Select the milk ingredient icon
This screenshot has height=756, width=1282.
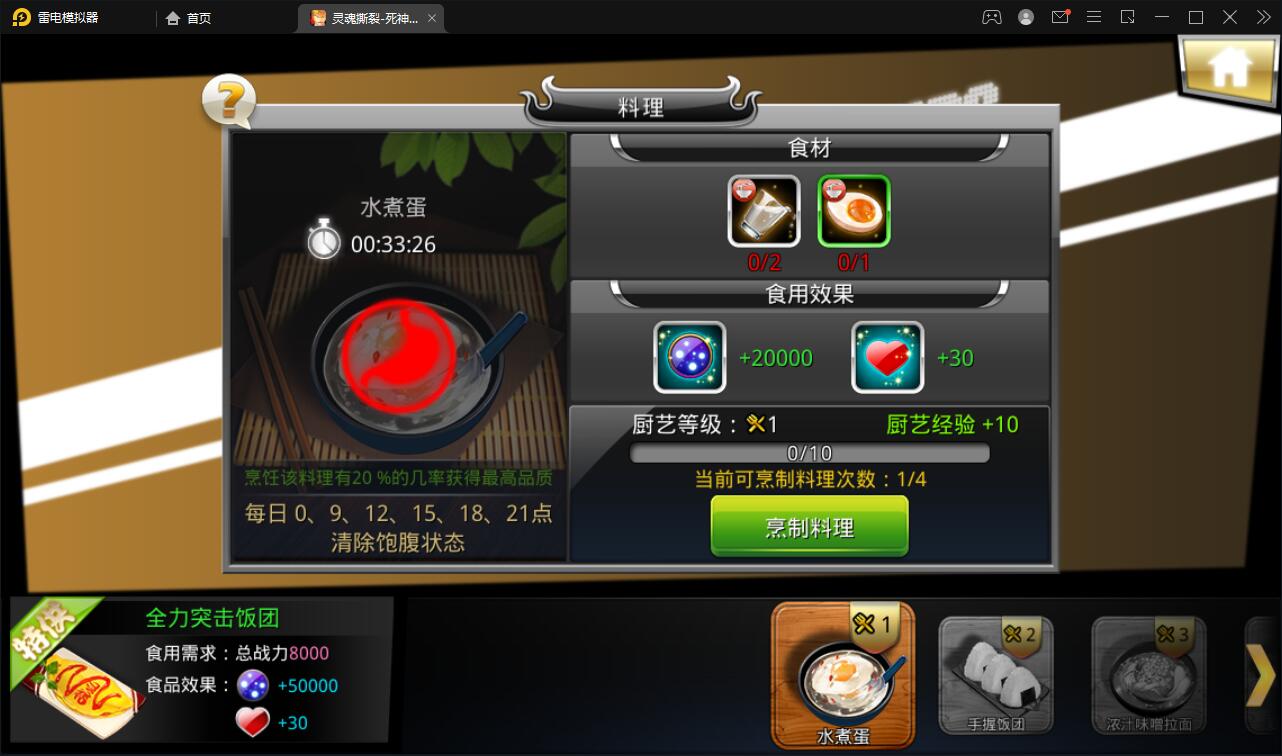(x=763, y=211)
